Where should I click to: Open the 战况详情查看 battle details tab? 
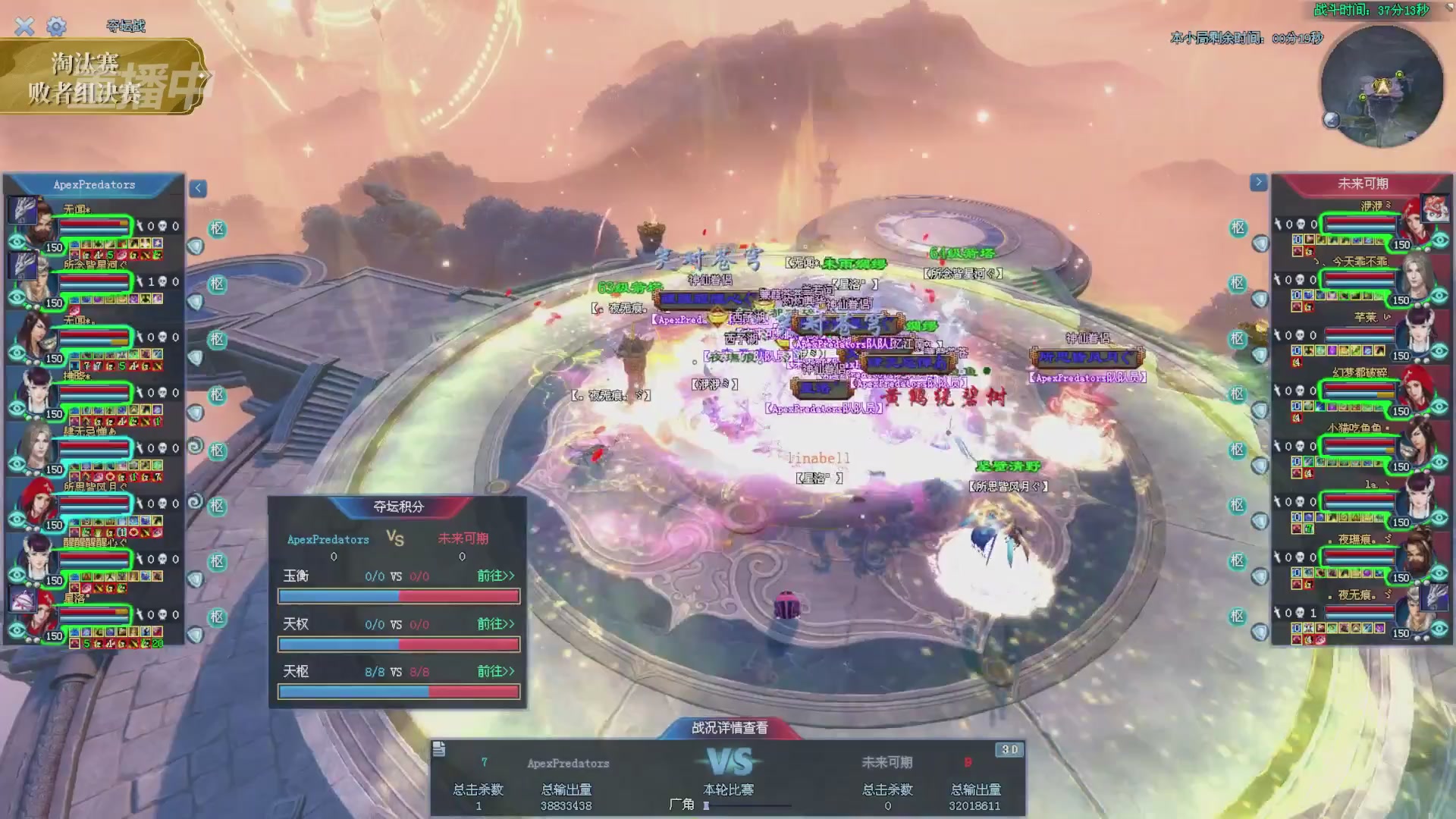tap(730, 728)
